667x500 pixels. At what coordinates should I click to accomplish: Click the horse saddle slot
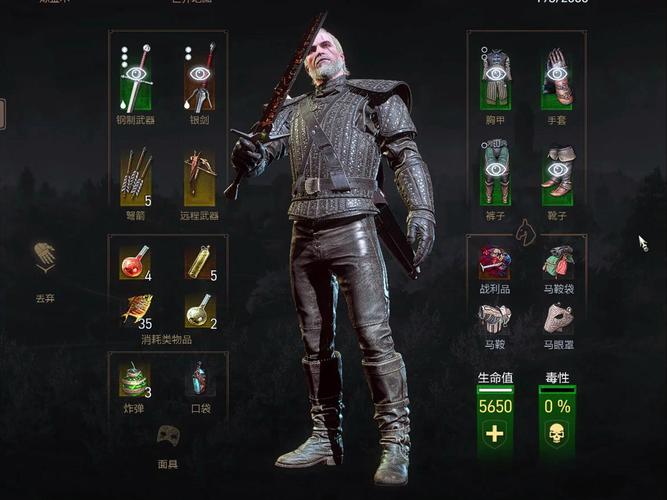(495, 318)
